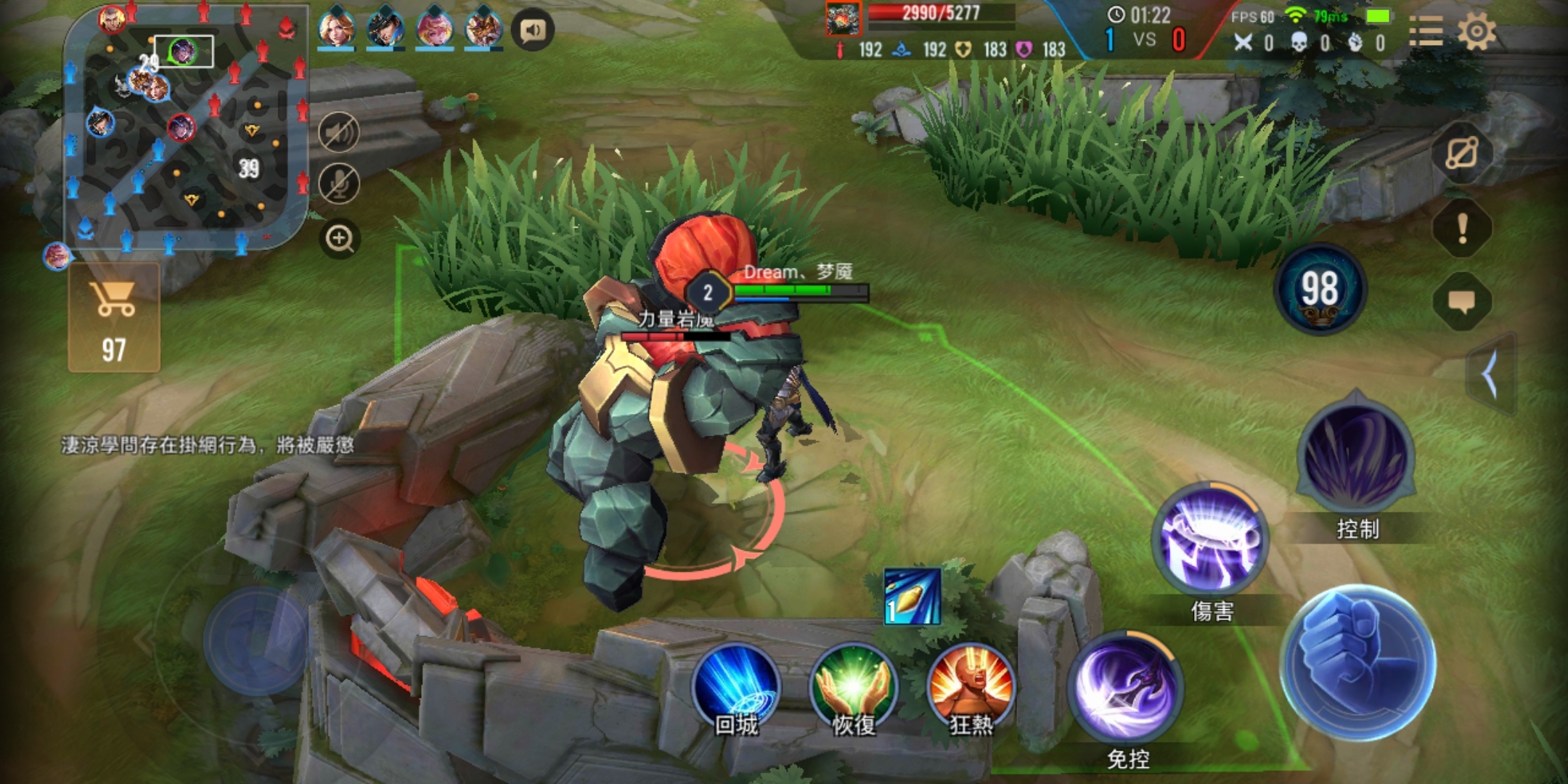Click the minimap

tap(186, 131)
